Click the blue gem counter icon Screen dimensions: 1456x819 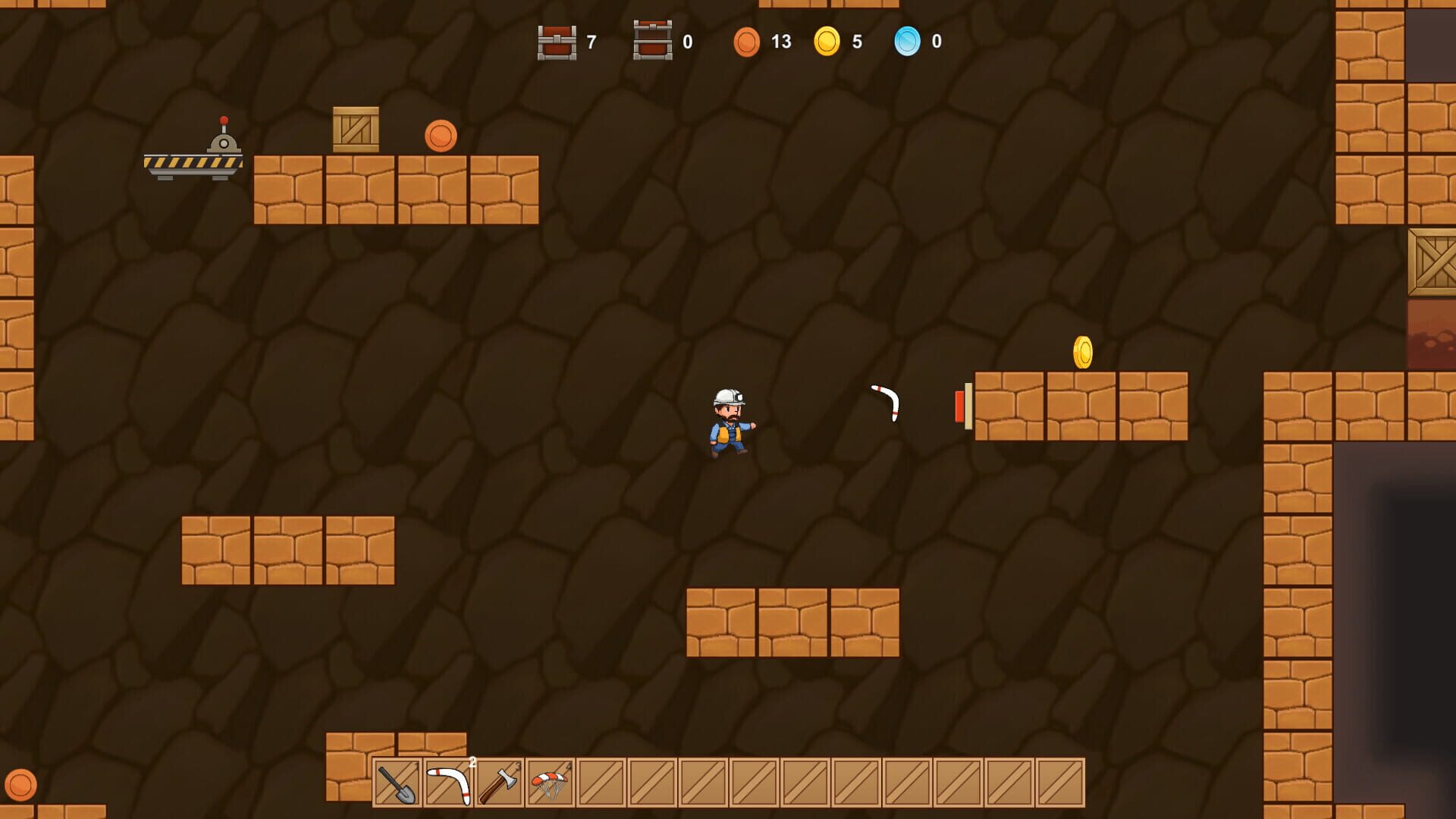909,42
